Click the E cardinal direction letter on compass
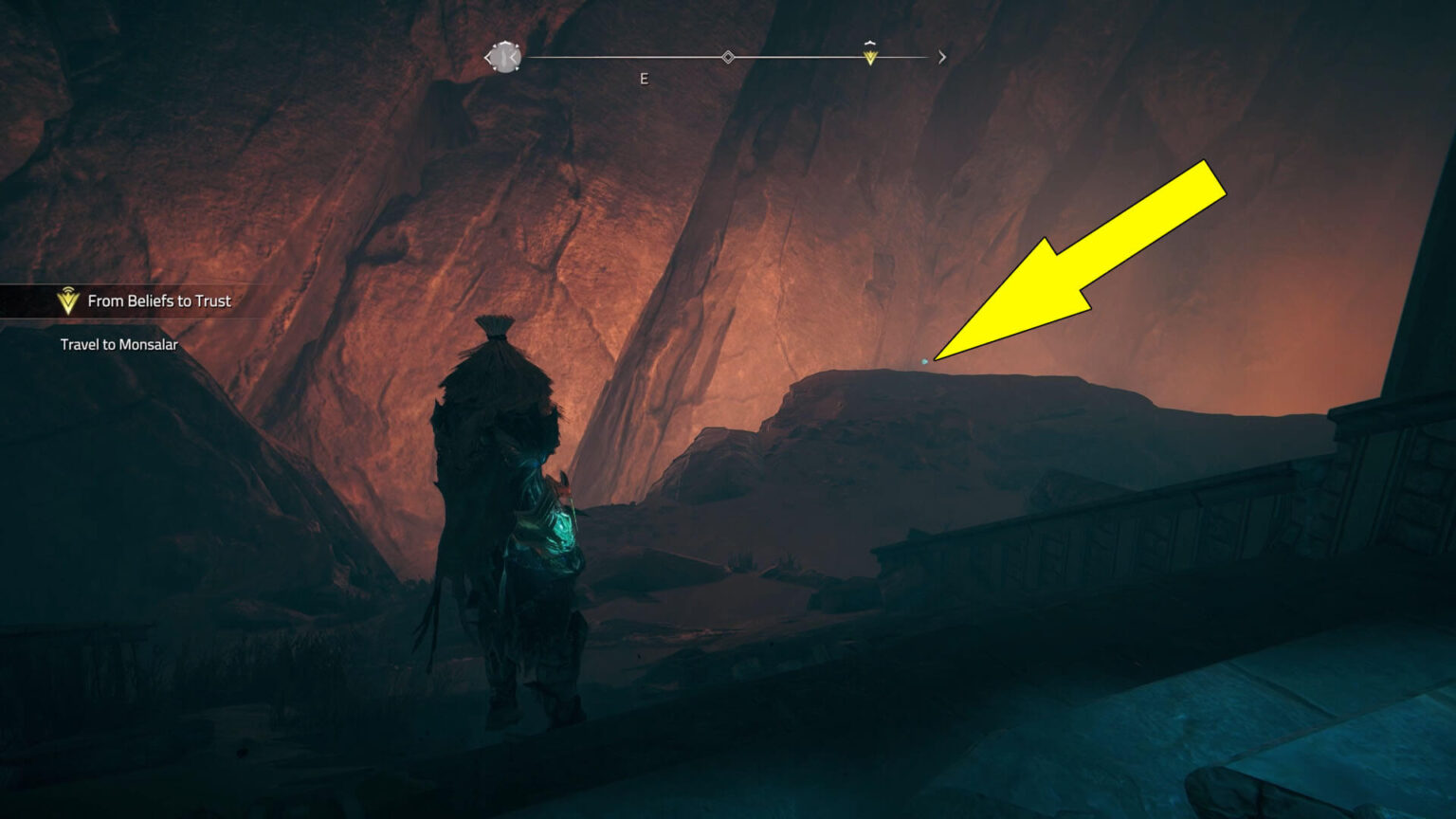 [645, 79]
